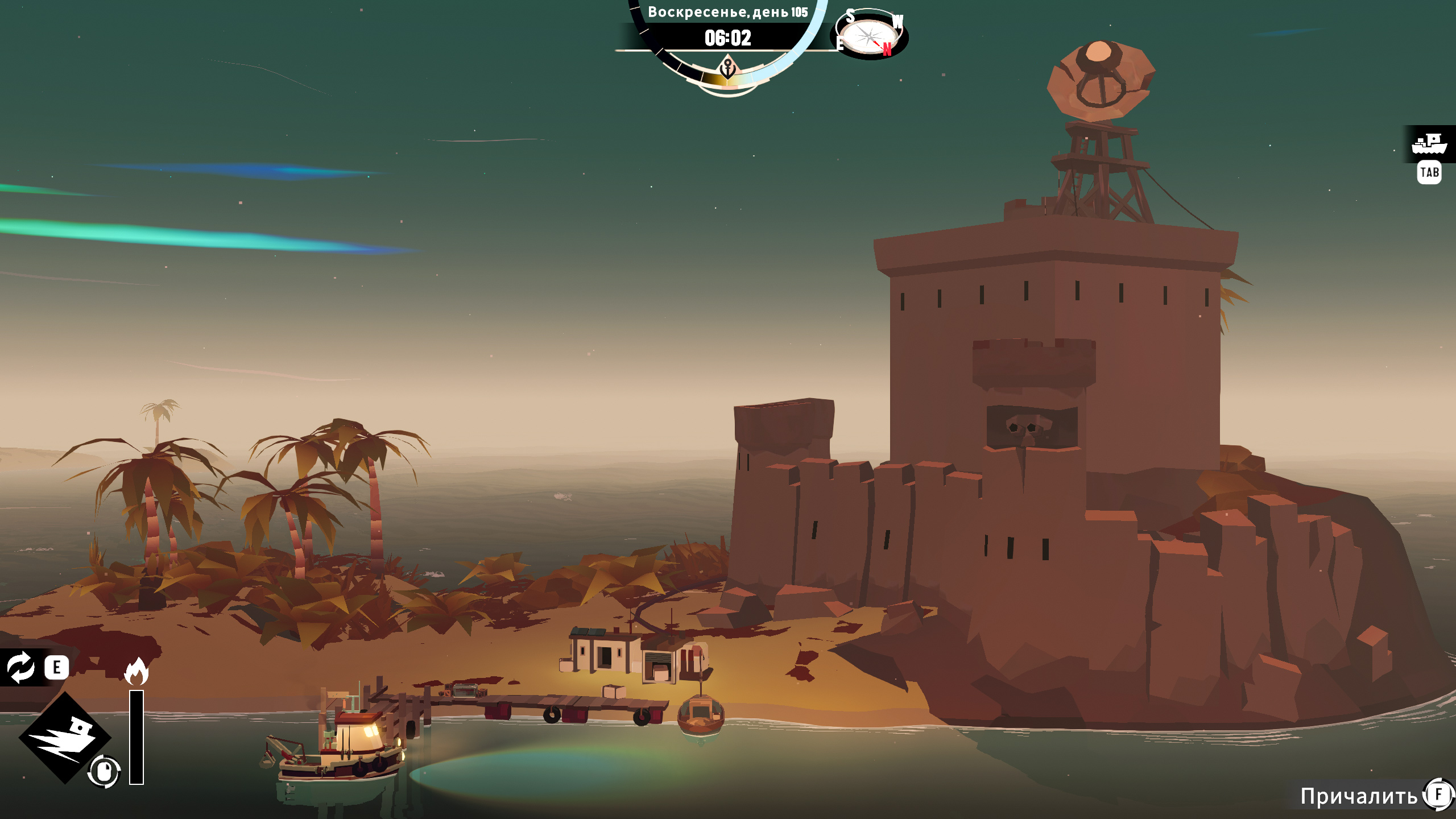Select the "Причалить" dock prompt
Screen dimensions: 1456x819
[x=1359, y=796]
